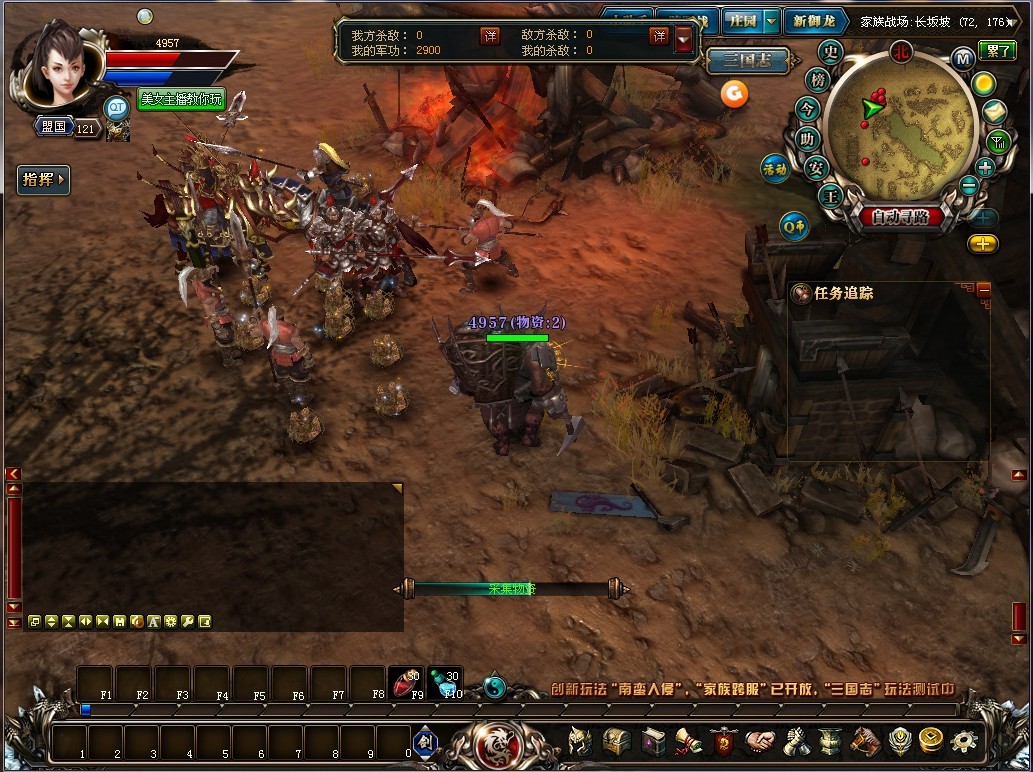Zoom out the minimap with the teal minus

968,186
